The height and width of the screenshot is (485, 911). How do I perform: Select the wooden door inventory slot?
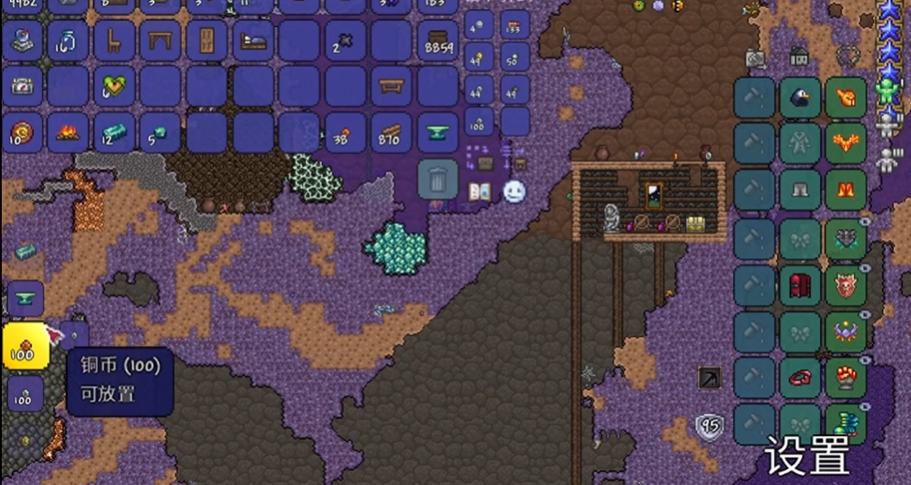[207, 41]
